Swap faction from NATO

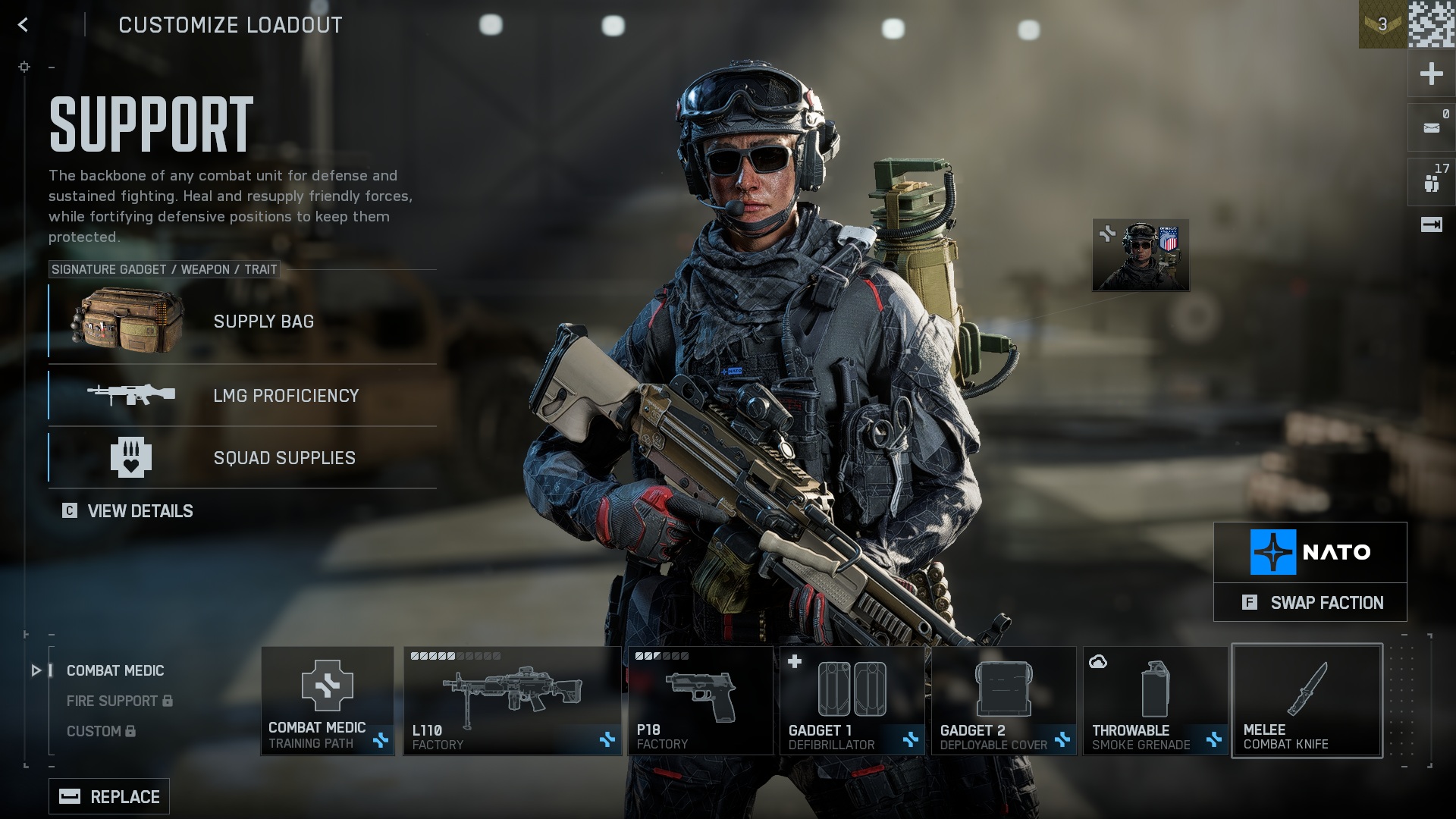click(x=1310, y=602)
